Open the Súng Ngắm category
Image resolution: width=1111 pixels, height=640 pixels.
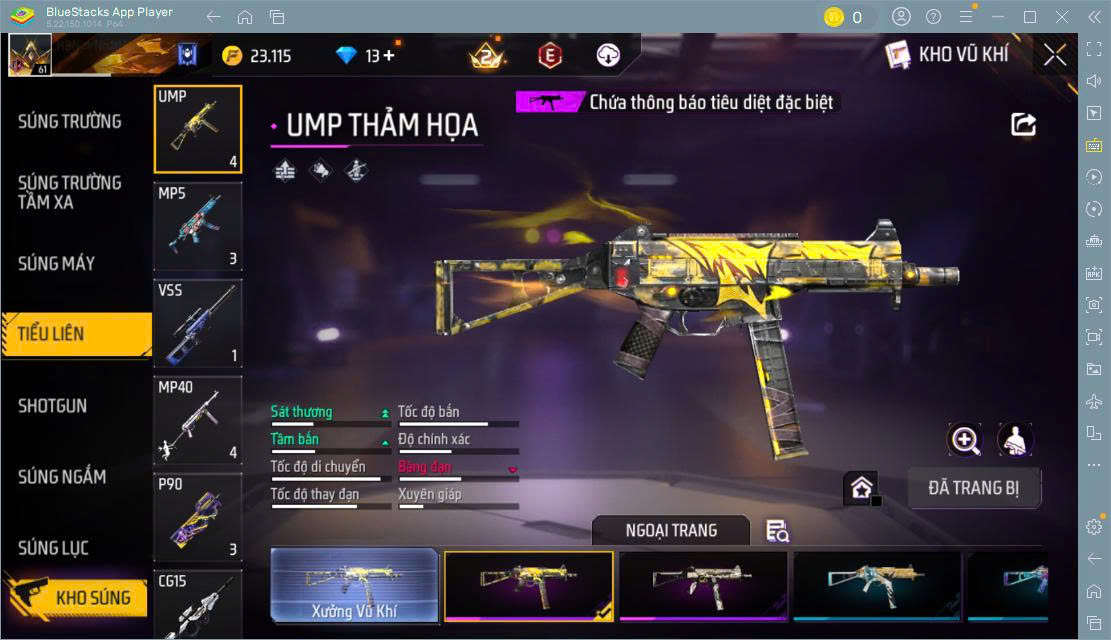click(62, 476)
